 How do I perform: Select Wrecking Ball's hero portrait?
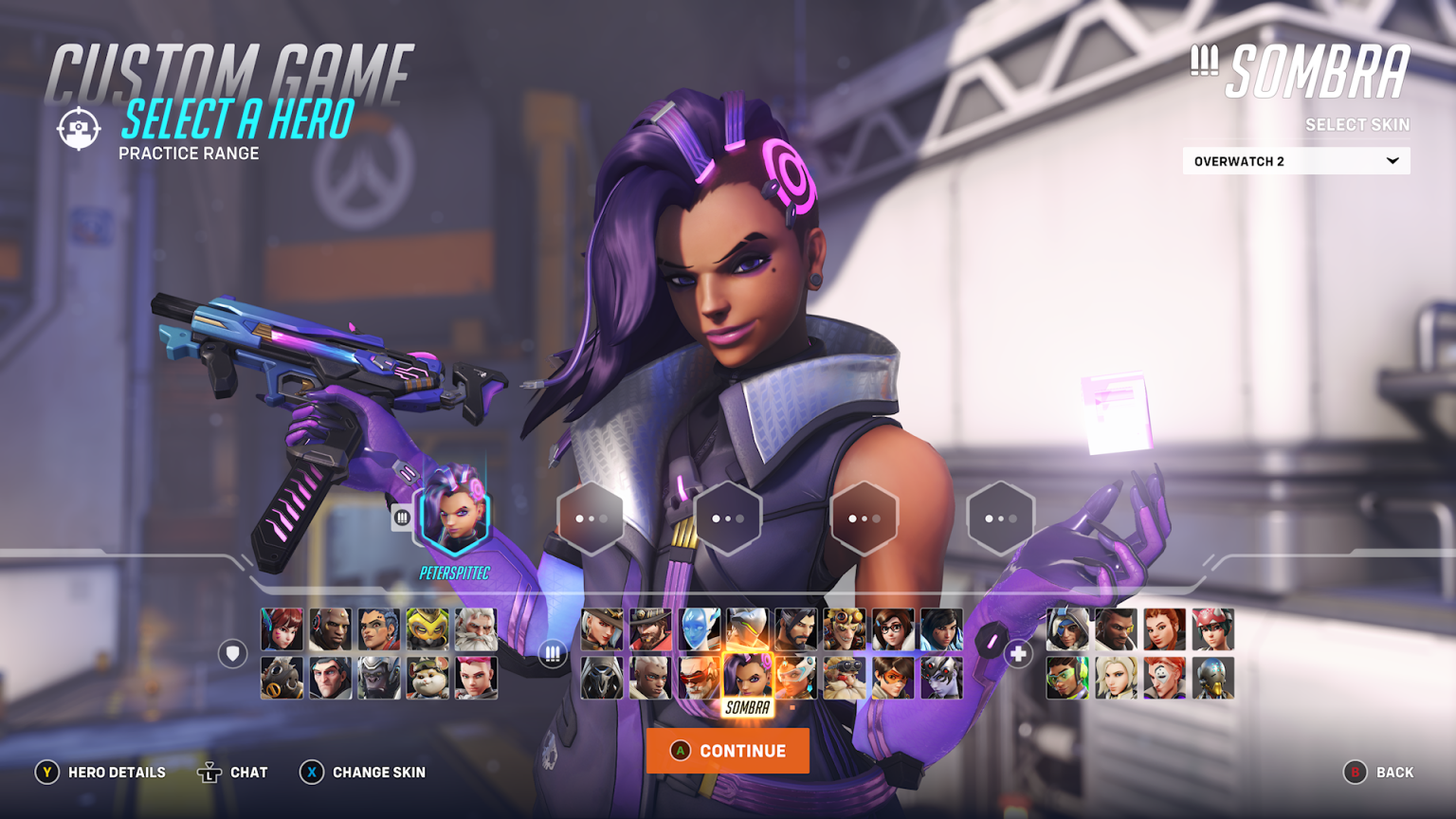coord(426,678)
